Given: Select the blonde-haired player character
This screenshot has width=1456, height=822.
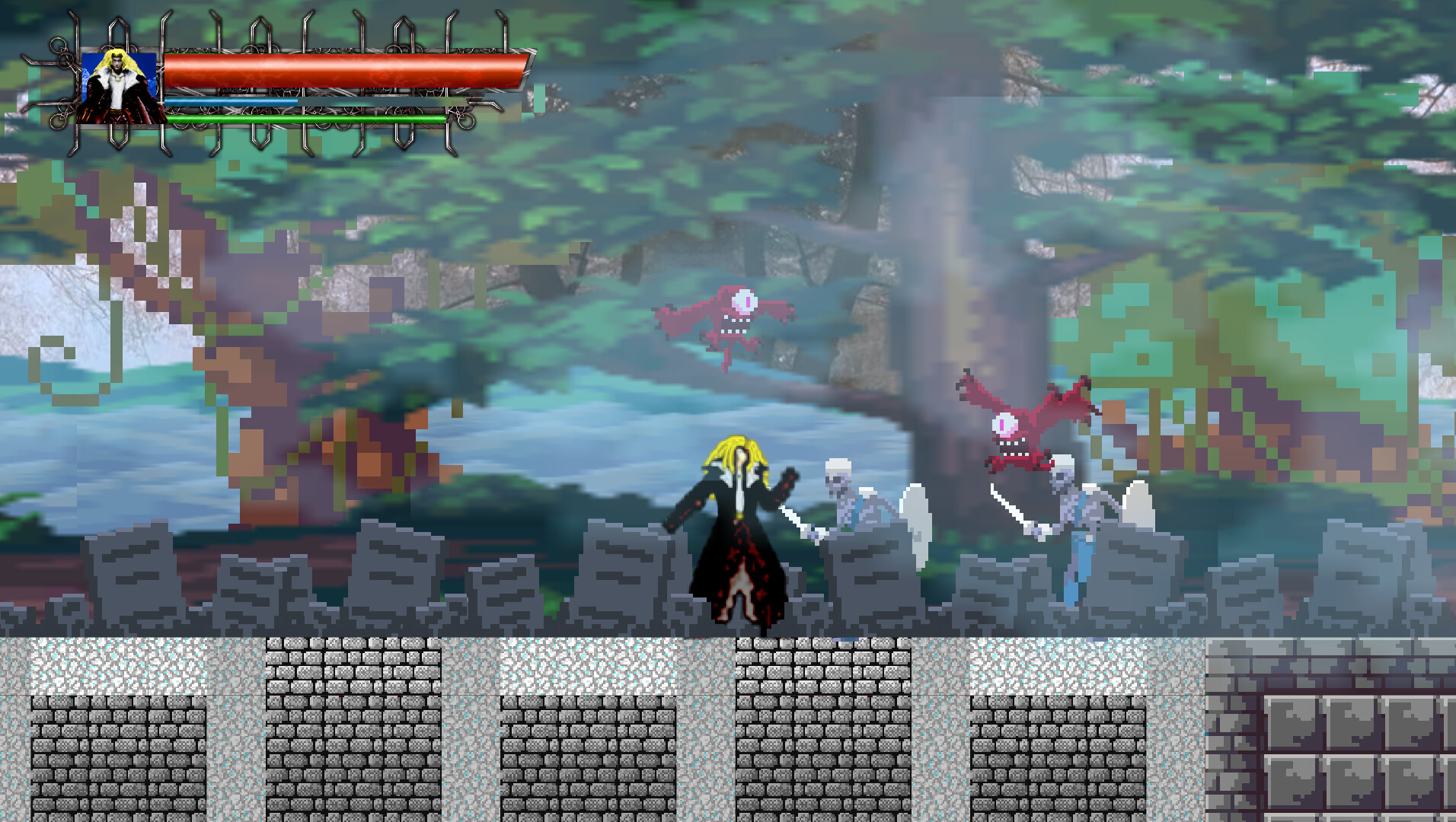Looking at the screenshot, I should pos(735,533).
